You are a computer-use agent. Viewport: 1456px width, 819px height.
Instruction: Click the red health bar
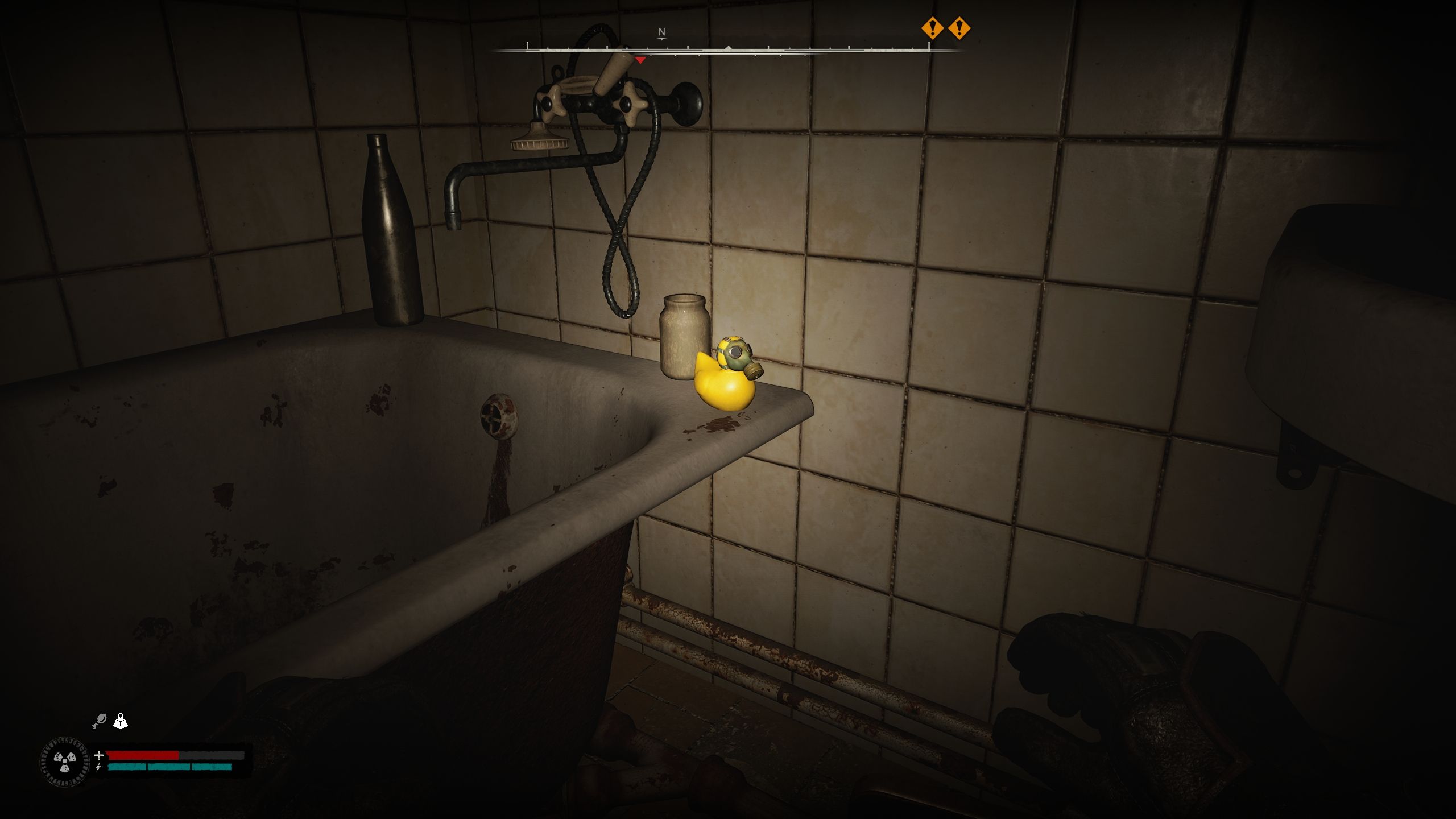tap(142, 756)
